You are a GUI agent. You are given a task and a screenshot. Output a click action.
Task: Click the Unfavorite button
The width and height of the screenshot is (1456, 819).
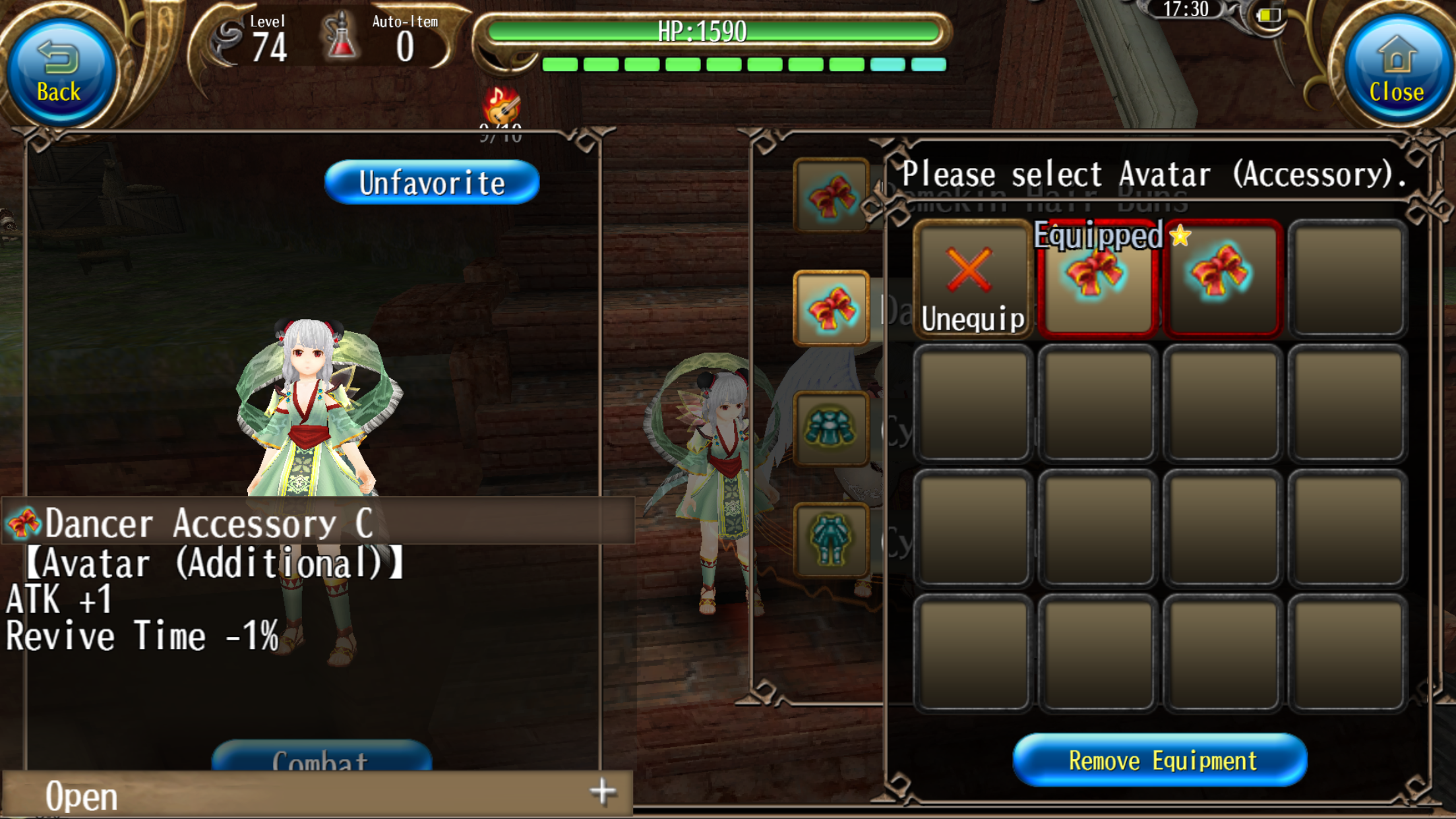click(x=432, y=183)
